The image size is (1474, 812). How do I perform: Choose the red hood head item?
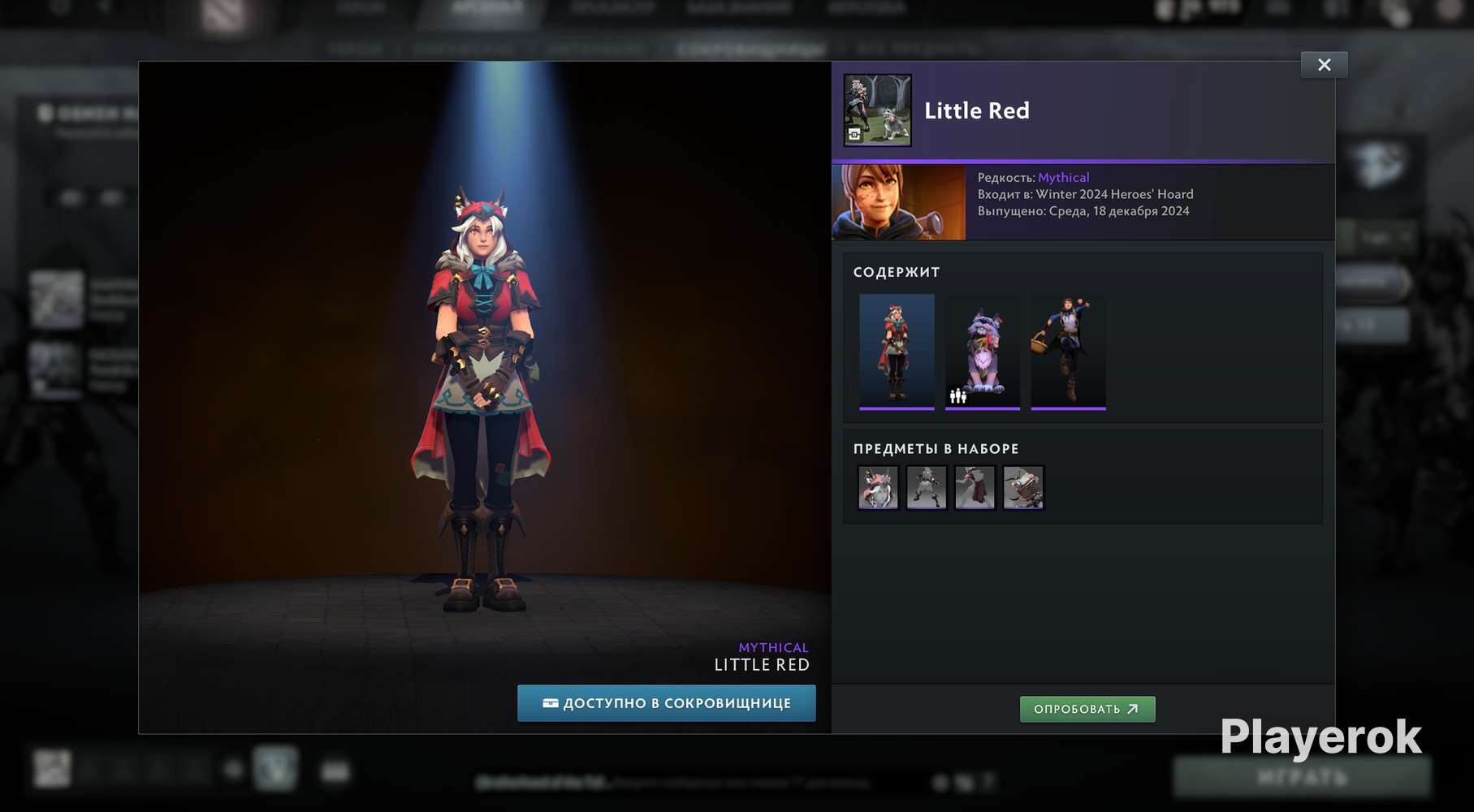[x=878, y=487]
